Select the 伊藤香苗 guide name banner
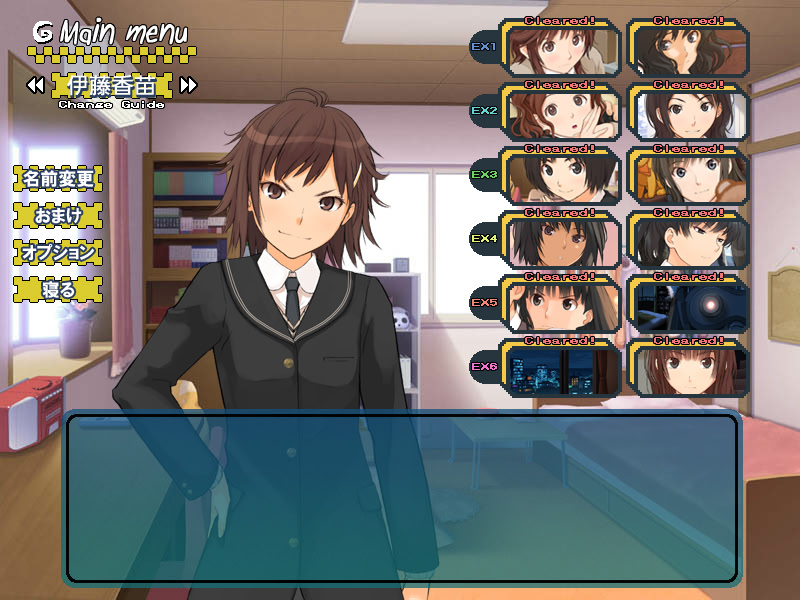 111,85
